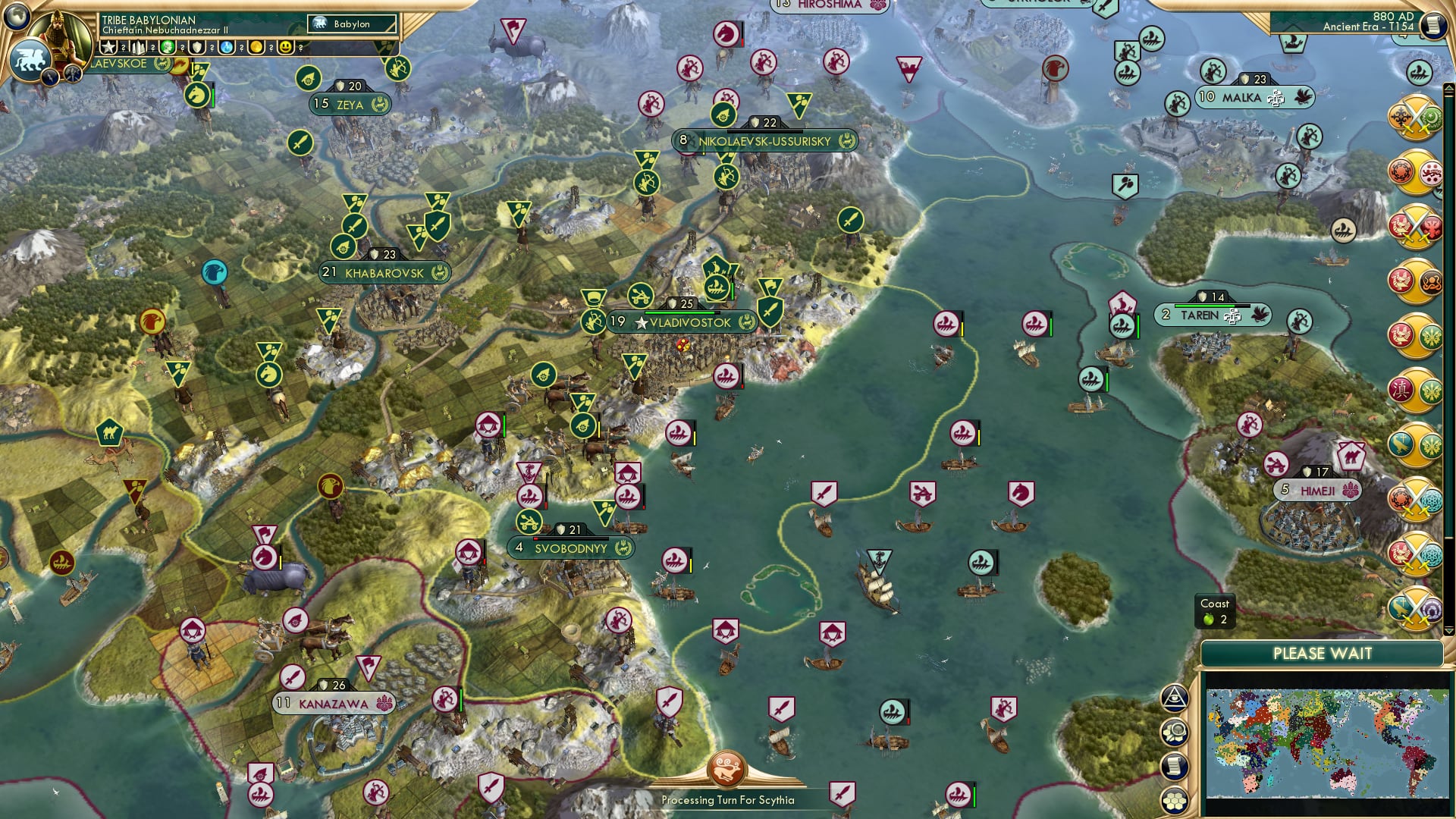Click the Himeji city banner
The width and height of the screenshot is (1456, 819).
point(1317,490)
